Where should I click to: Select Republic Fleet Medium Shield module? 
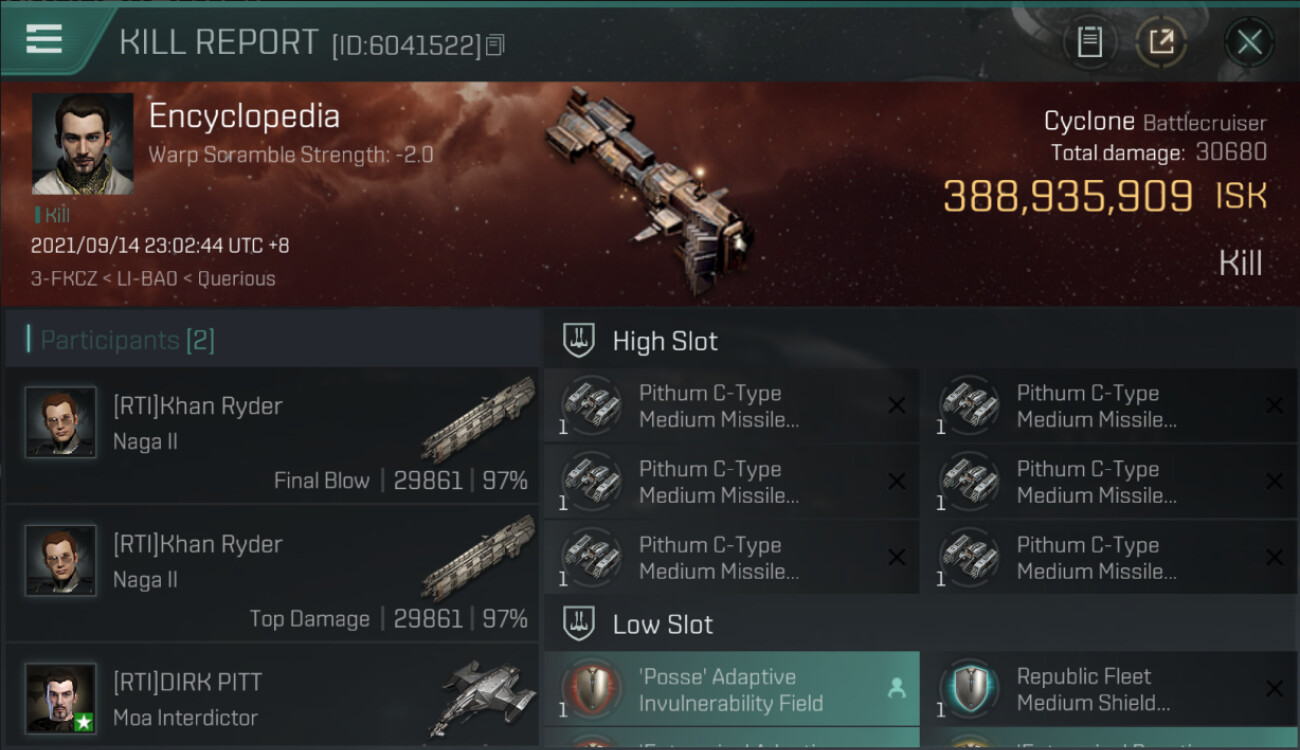coord(1108,690)
